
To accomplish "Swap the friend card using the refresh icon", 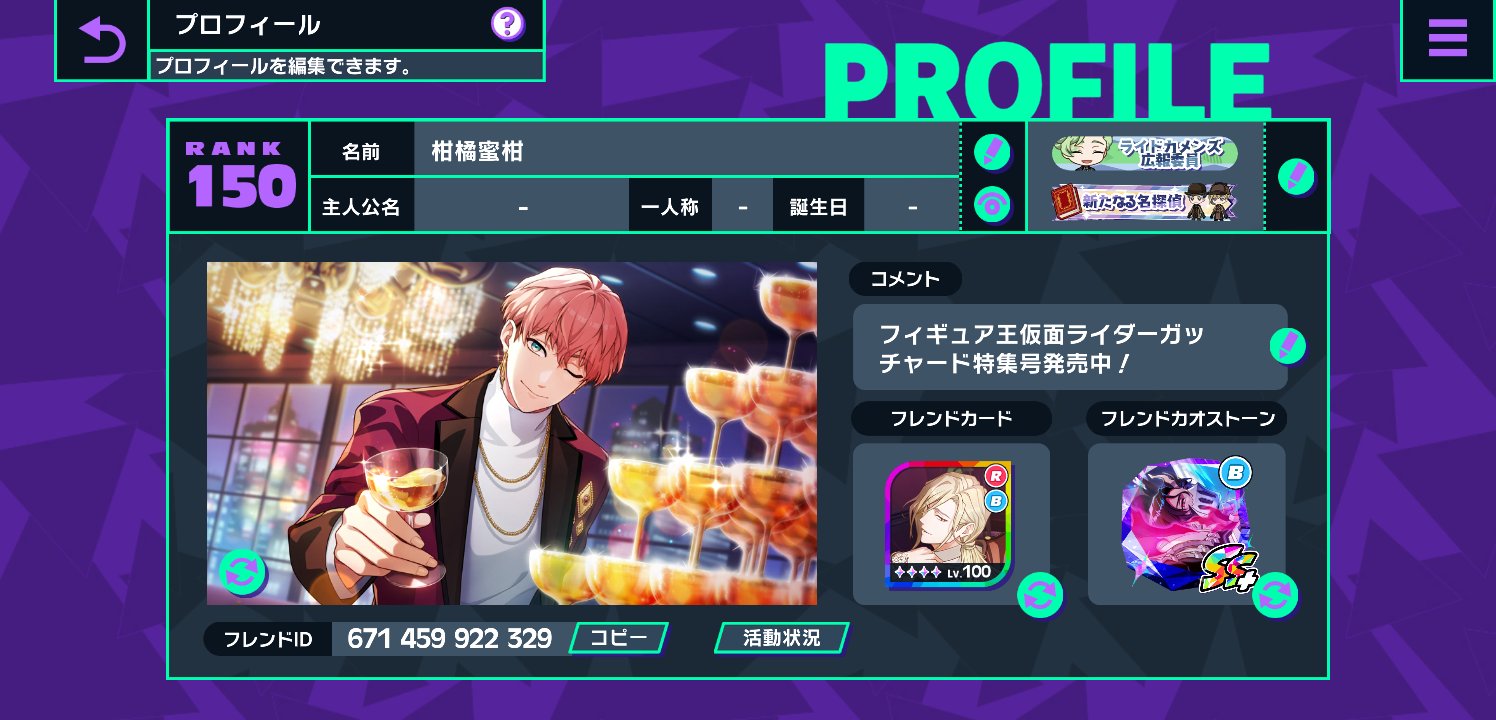I will [1040, 596].
